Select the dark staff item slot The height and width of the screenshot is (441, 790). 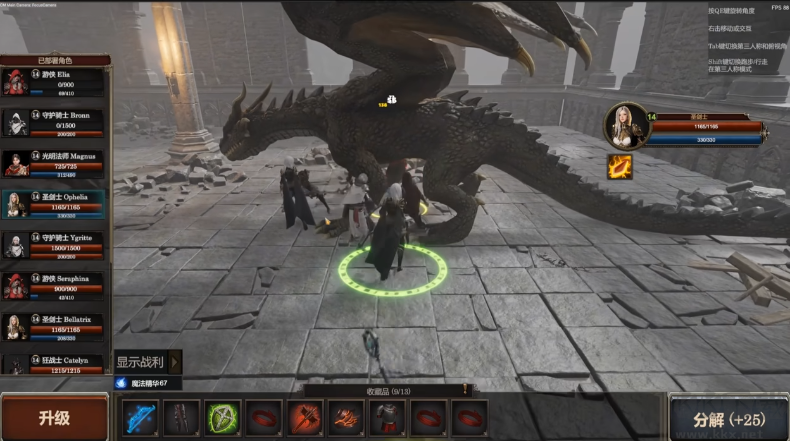click(x=182, y=418)
